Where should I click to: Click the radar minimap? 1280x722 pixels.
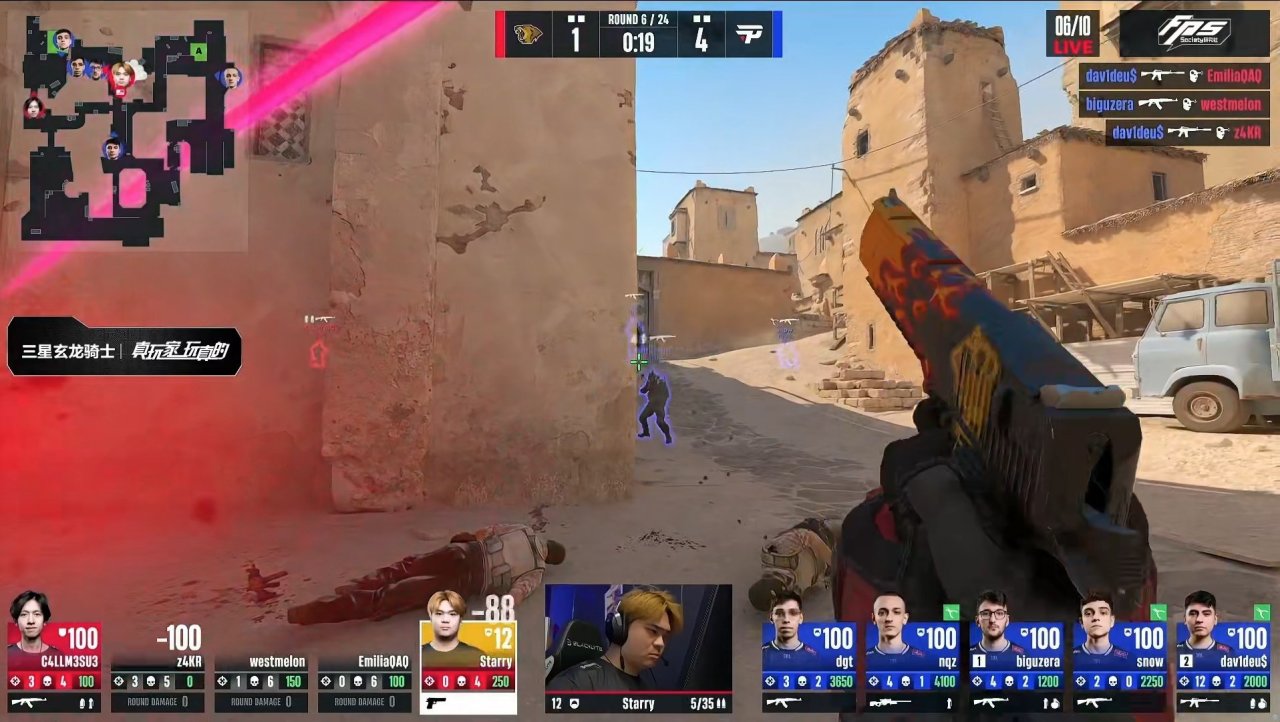click(128, 130)
